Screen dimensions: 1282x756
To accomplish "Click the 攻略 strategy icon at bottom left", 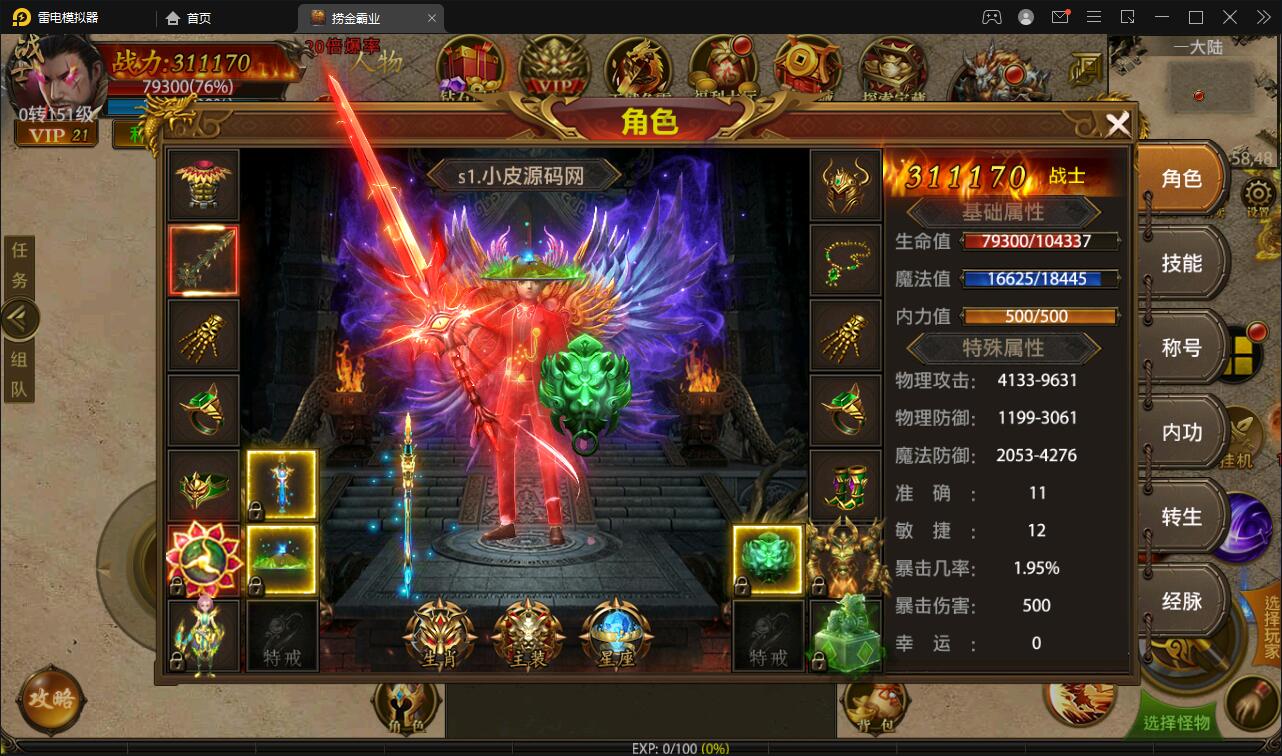I will tap(50, 700).
